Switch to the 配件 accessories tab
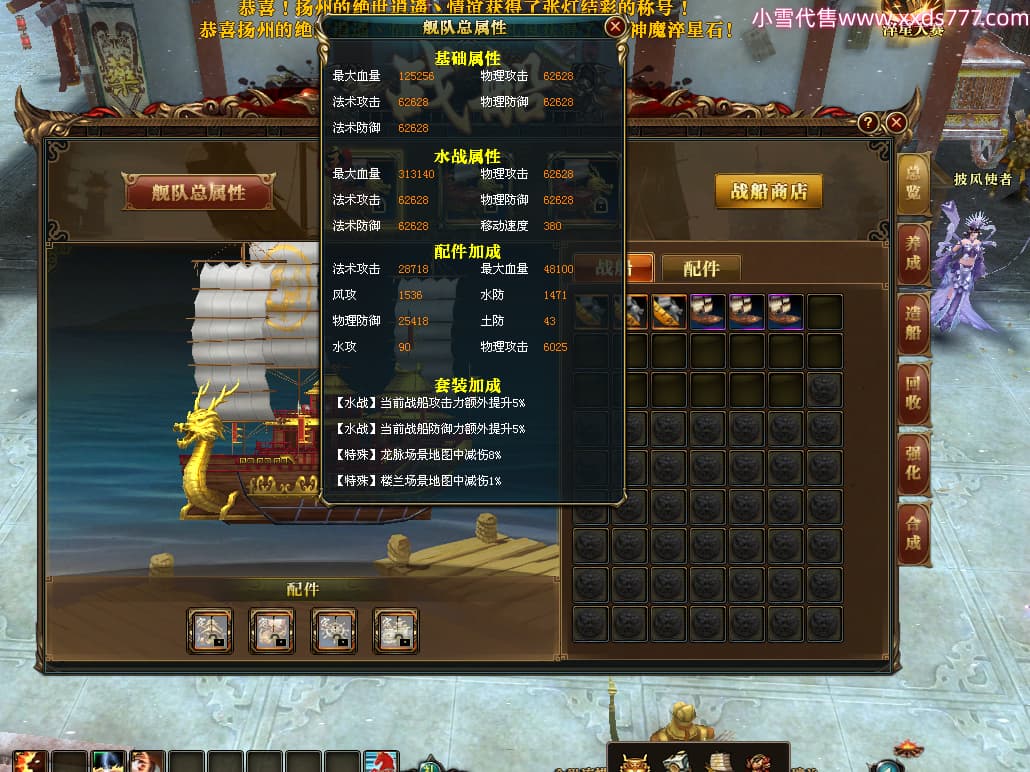This screenshot has height=772, width=1030. tap(701, 268)
